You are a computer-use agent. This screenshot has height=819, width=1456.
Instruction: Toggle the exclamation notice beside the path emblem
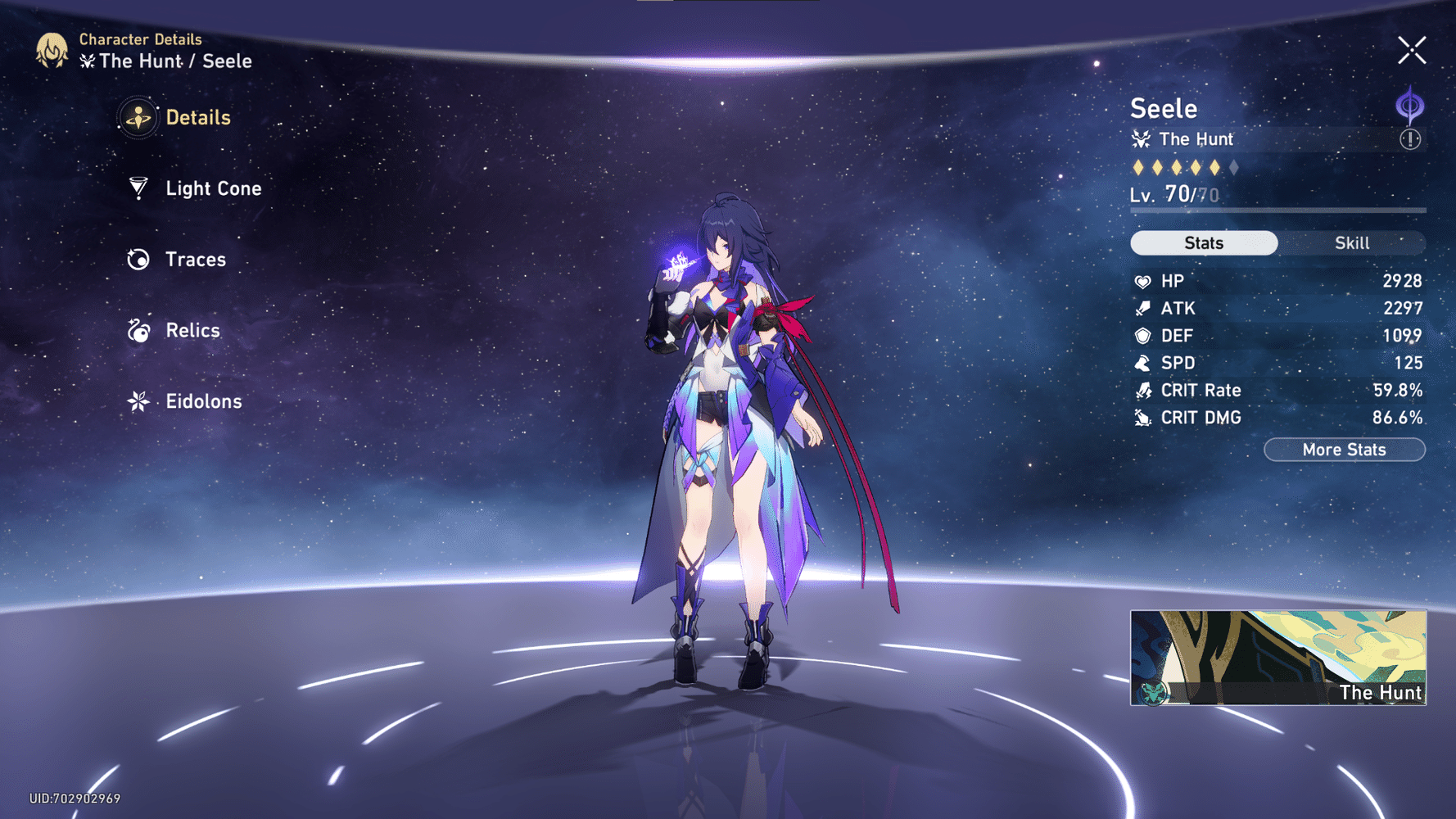(x=1409, y=138)
